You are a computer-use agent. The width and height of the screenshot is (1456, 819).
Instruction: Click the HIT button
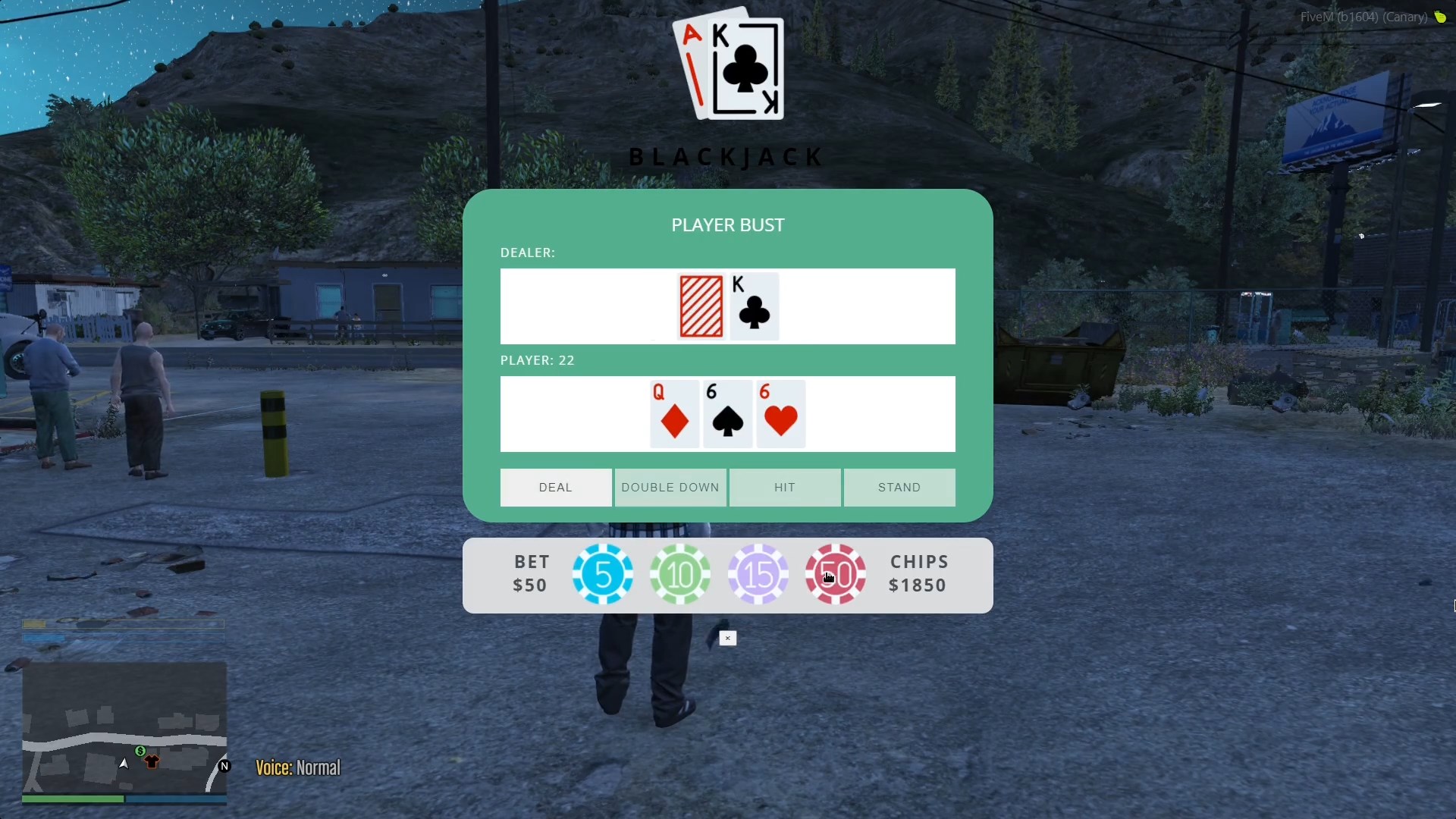click(785, 488)
